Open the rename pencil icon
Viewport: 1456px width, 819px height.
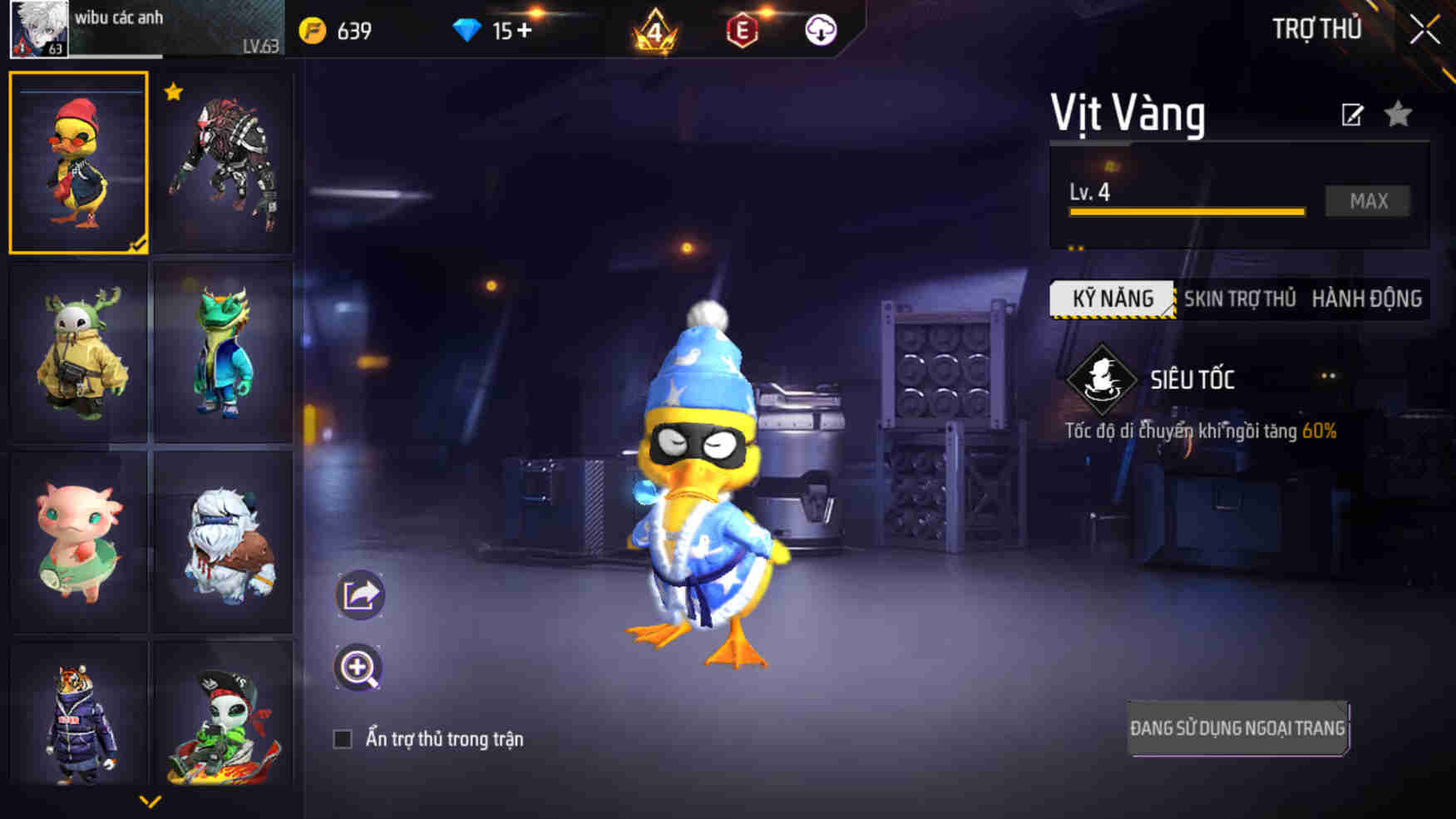(x=1352, y=115)
